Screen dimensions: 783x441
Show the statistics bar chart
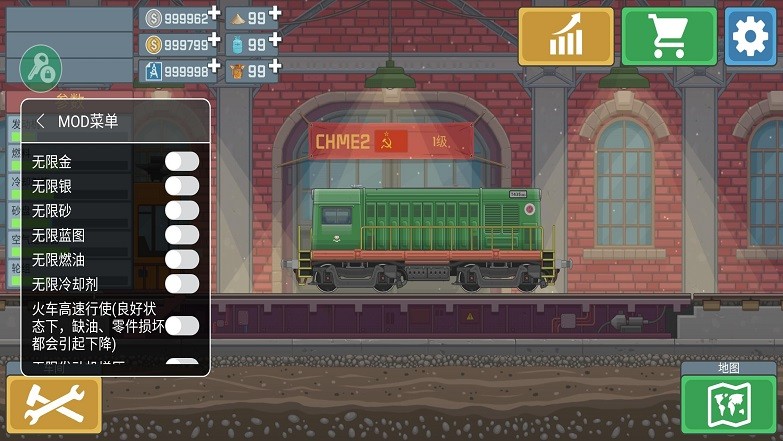(566, 37)
